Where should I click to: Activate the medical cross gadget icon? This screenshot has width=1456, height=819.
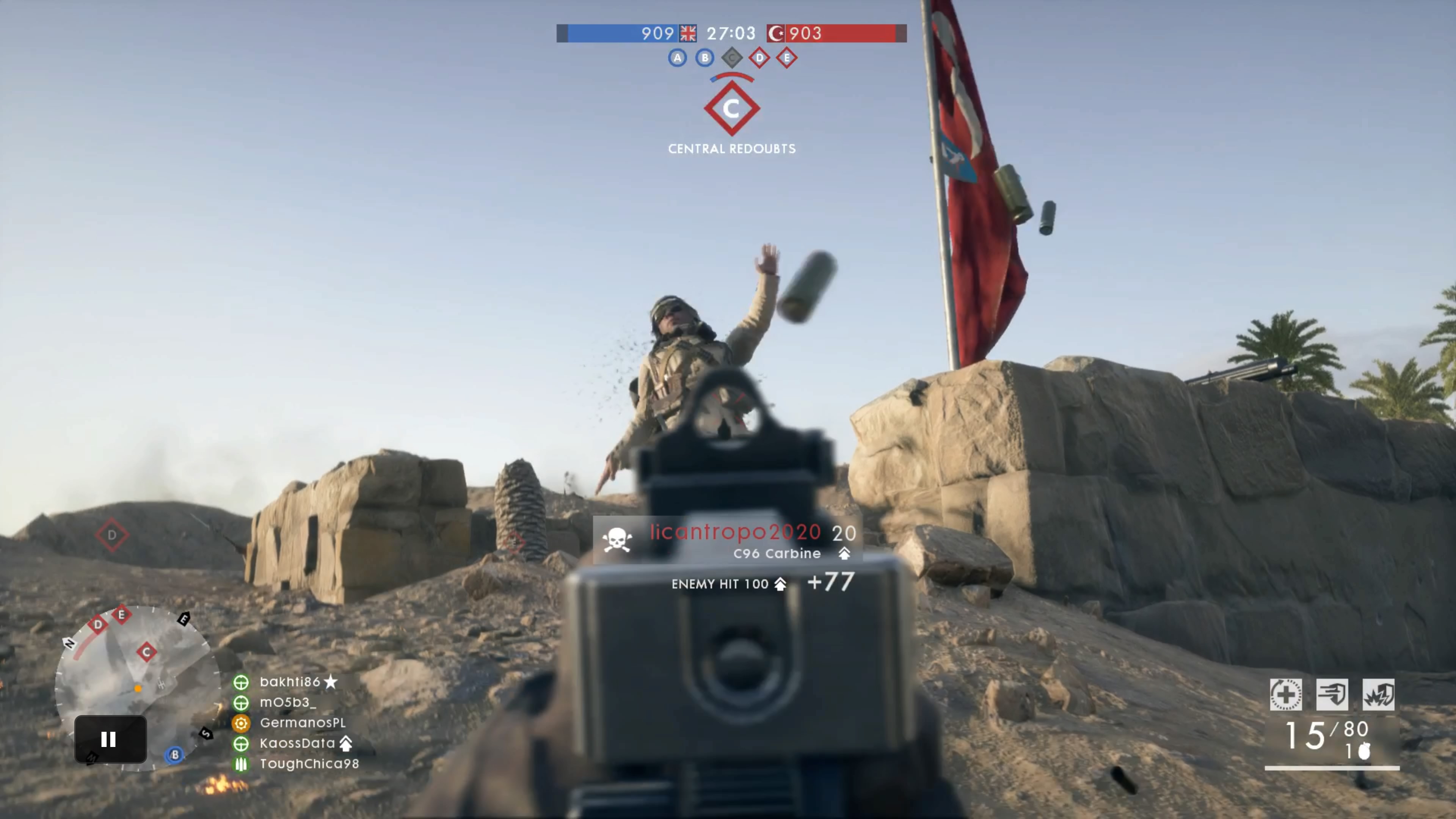[1286, 694]
